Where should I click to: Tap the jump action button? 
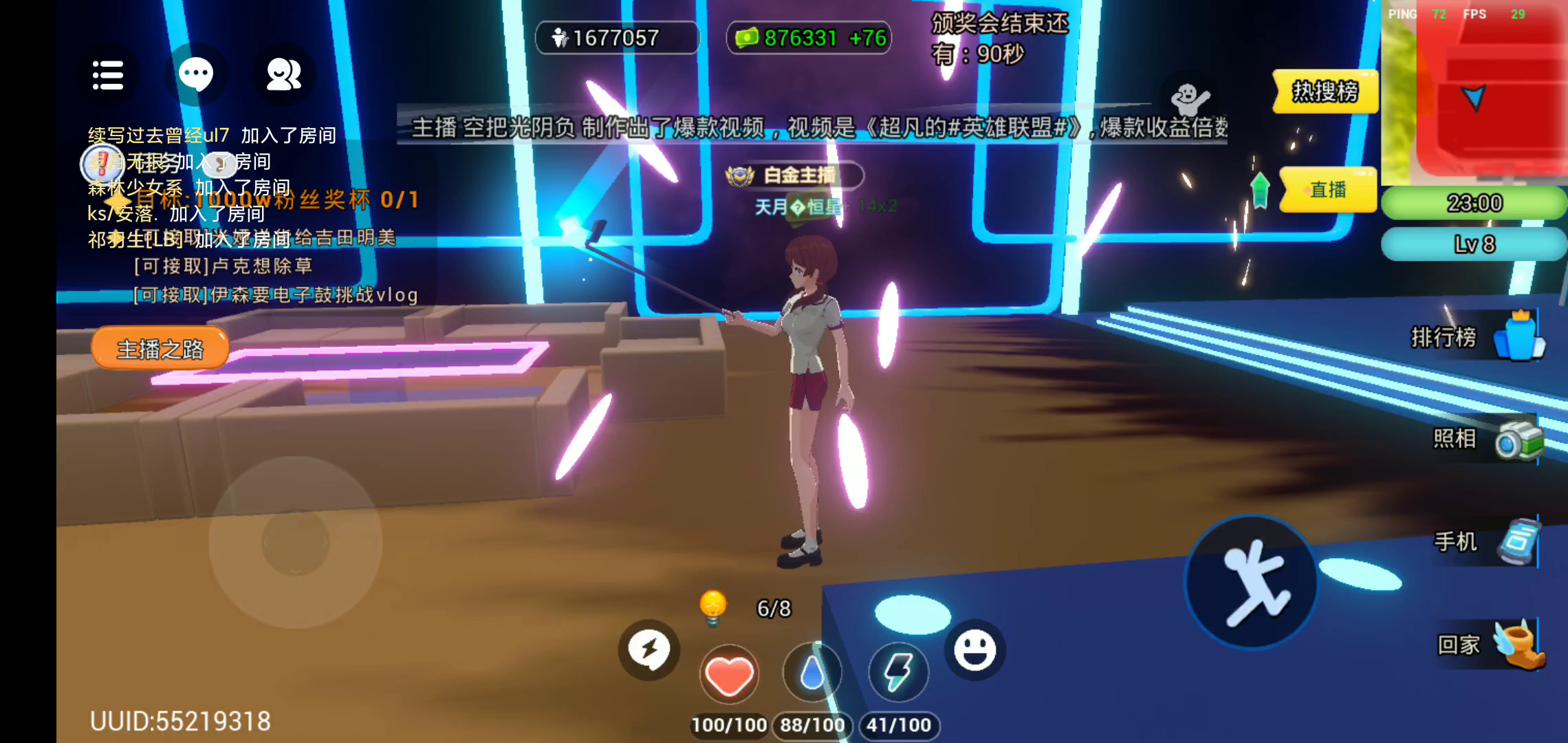1252,582
